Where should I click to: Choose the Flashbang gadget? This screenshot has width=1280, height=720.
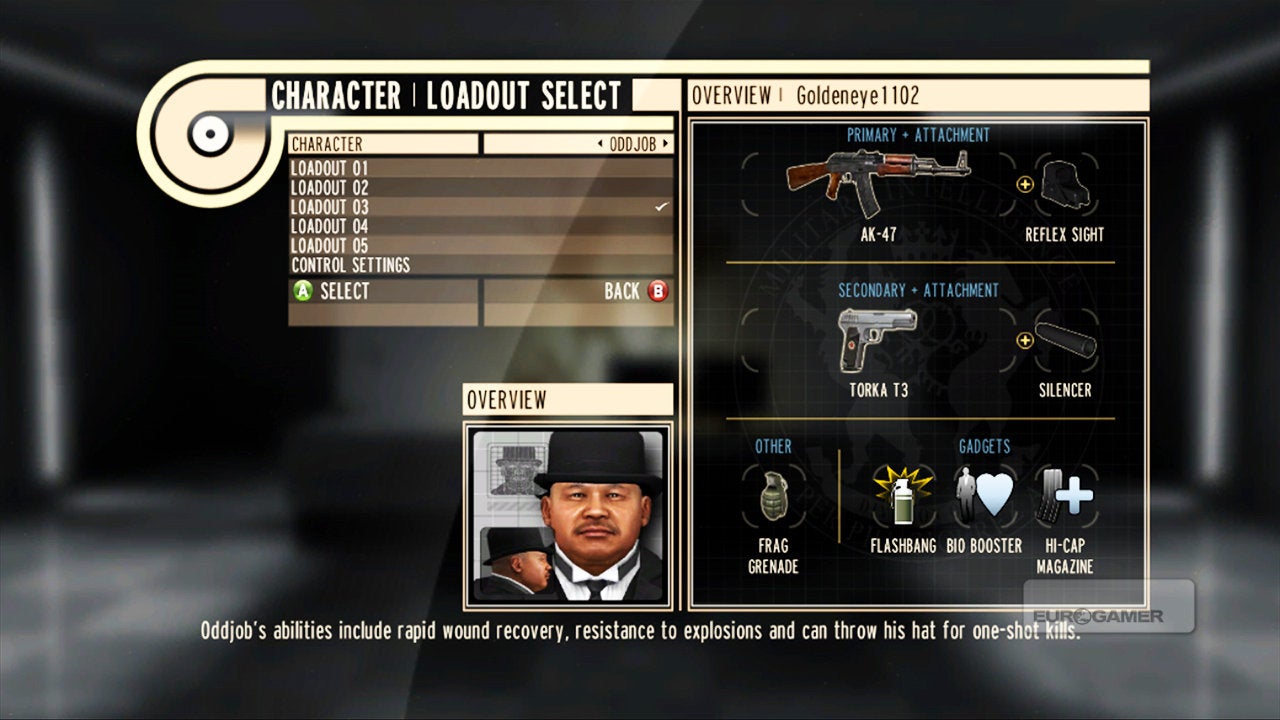(x=902, y=495)
